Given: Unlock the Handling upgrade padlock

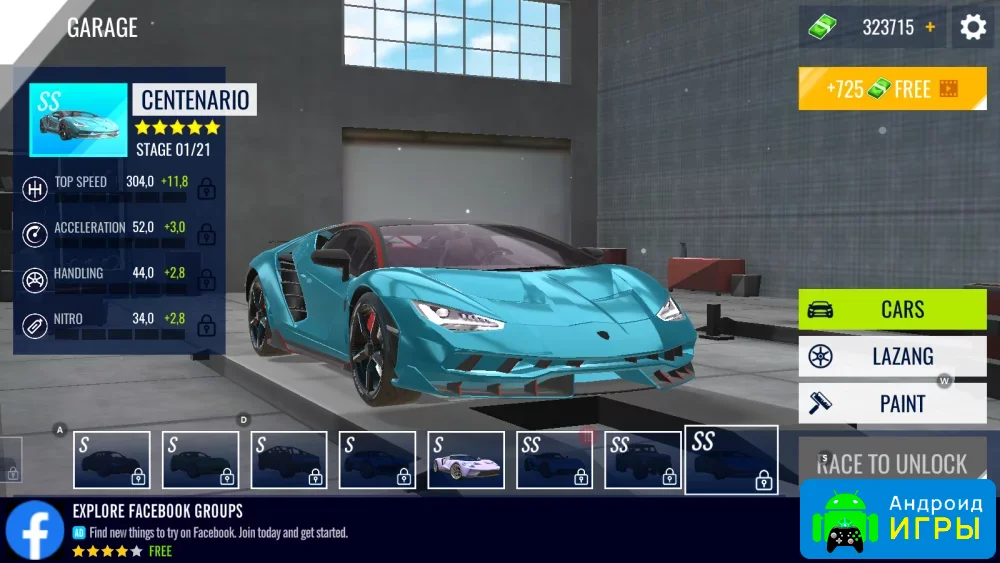Looking at the screenshot, I should click(x=207, y=279).
